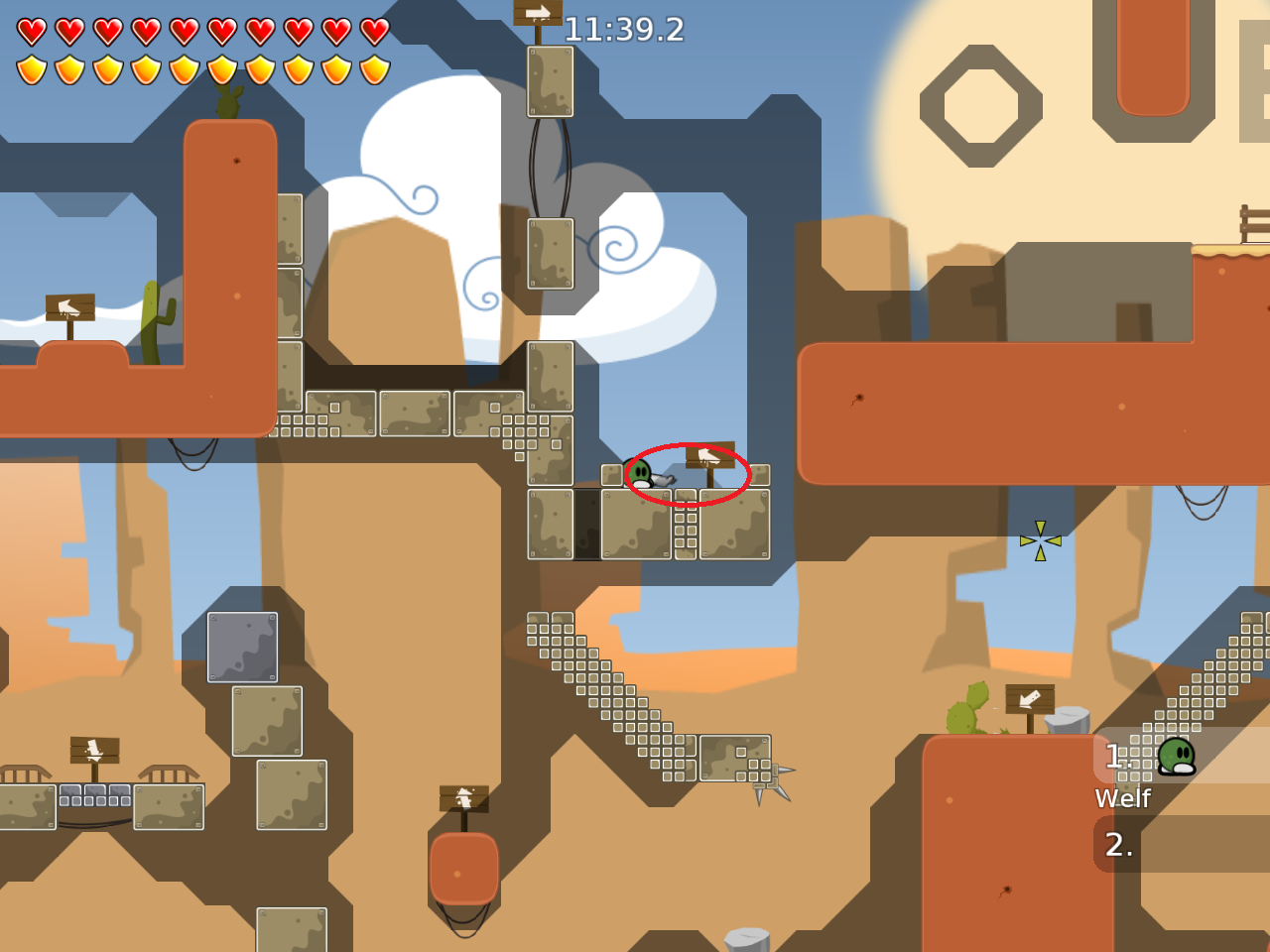Click the empty second-place score row
This screenshot has height=952, width=1270.
[1181, 844]
